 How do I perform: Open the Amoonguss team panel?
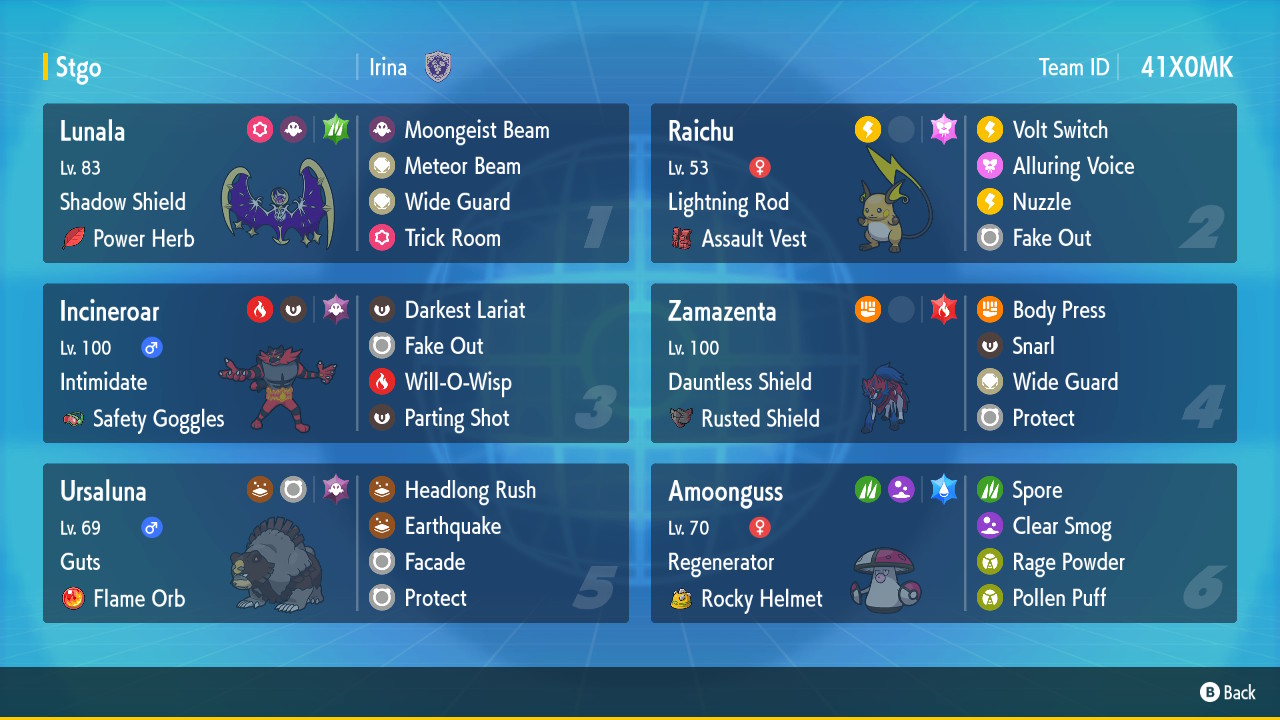tap(943, 543)
